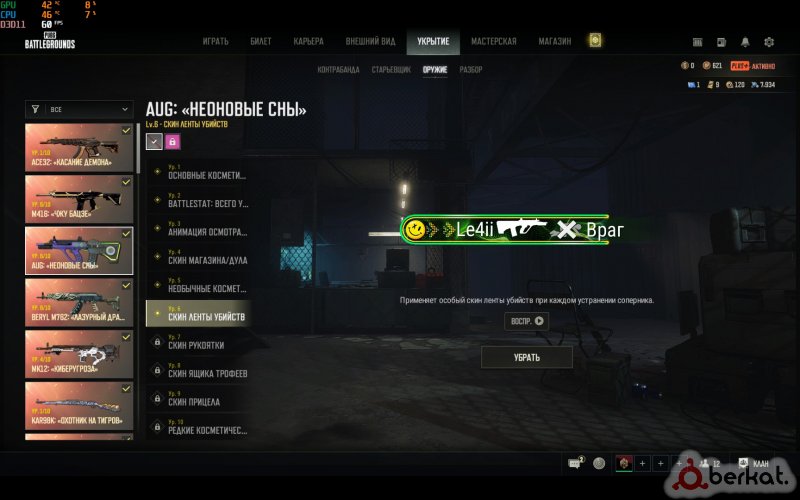
Task: Open the notifications bell icon
Action: coord(745,42)
